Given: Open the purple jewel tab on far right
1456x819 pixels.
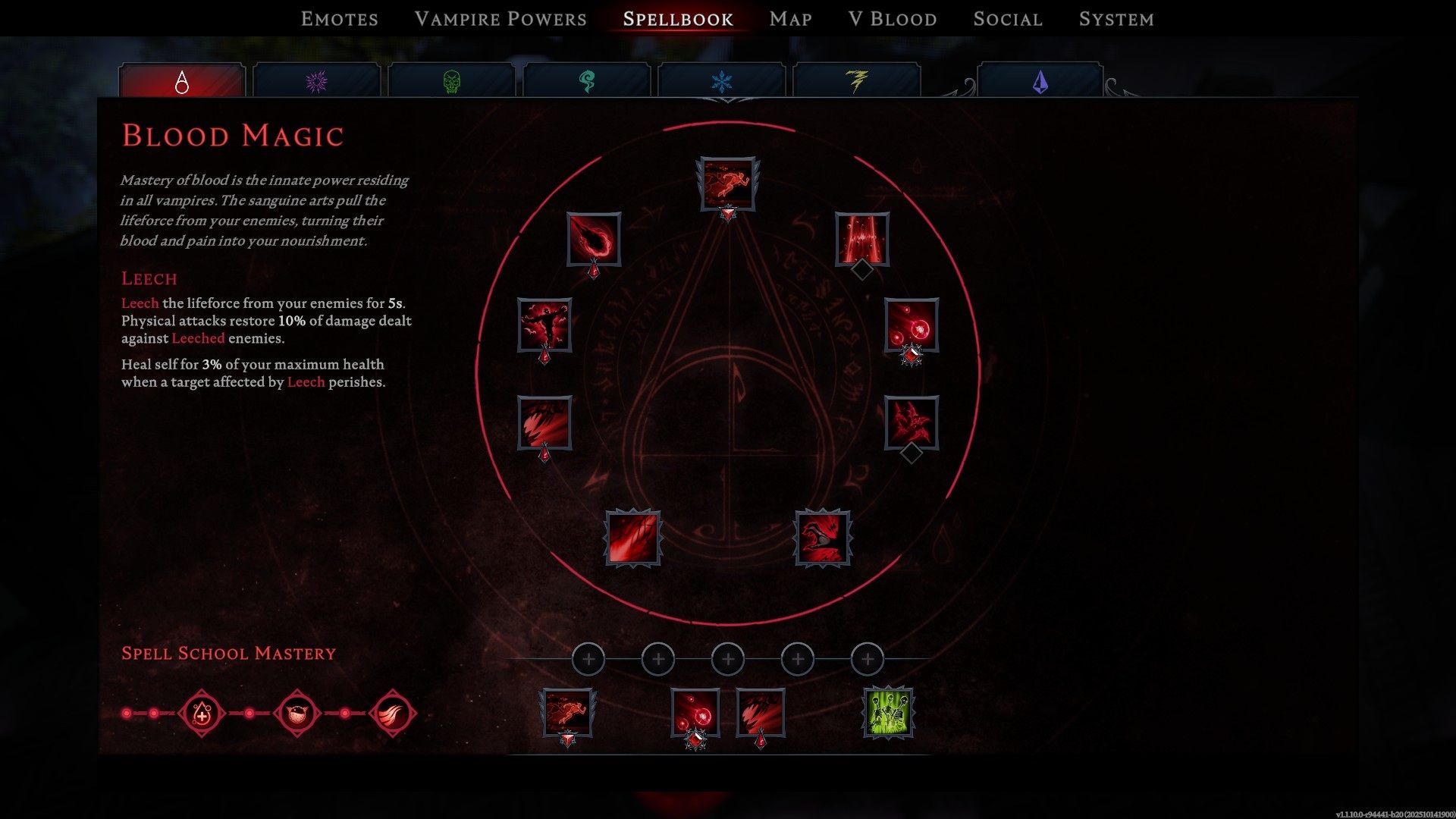Looking at the screenshot, I should (1040, 80).
